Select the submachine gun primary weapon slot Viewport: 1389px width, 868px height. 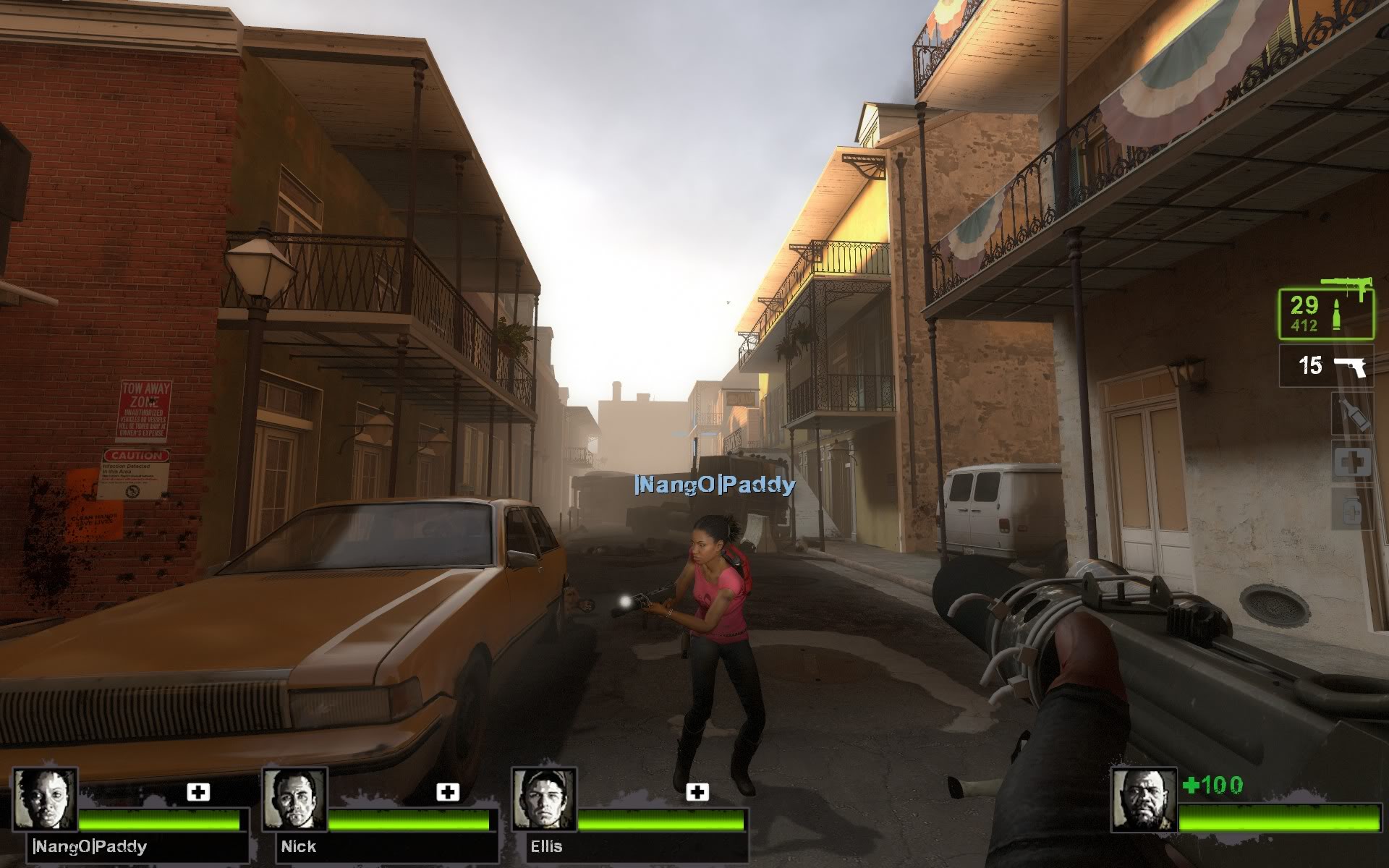tap(1325, 314)
